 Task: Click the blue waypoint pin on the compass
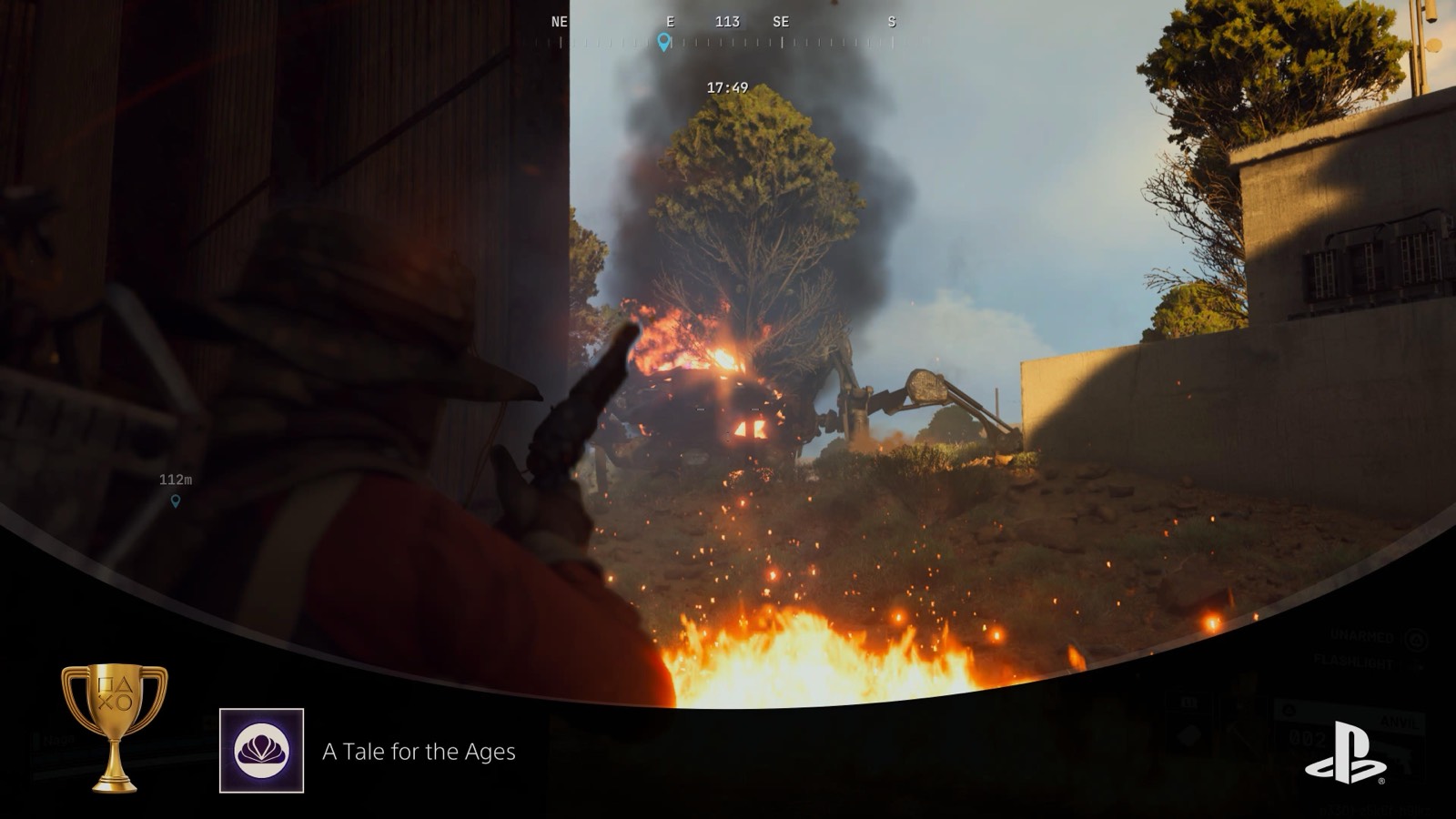click(664, 42)
